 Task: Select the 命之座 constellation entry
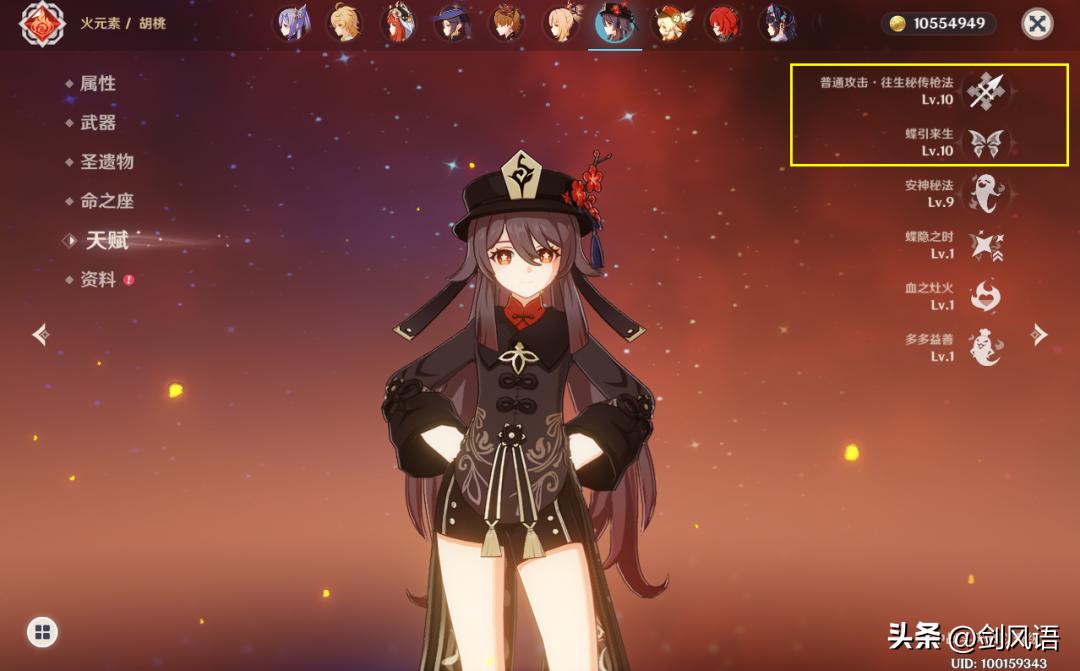click(106, 201)
